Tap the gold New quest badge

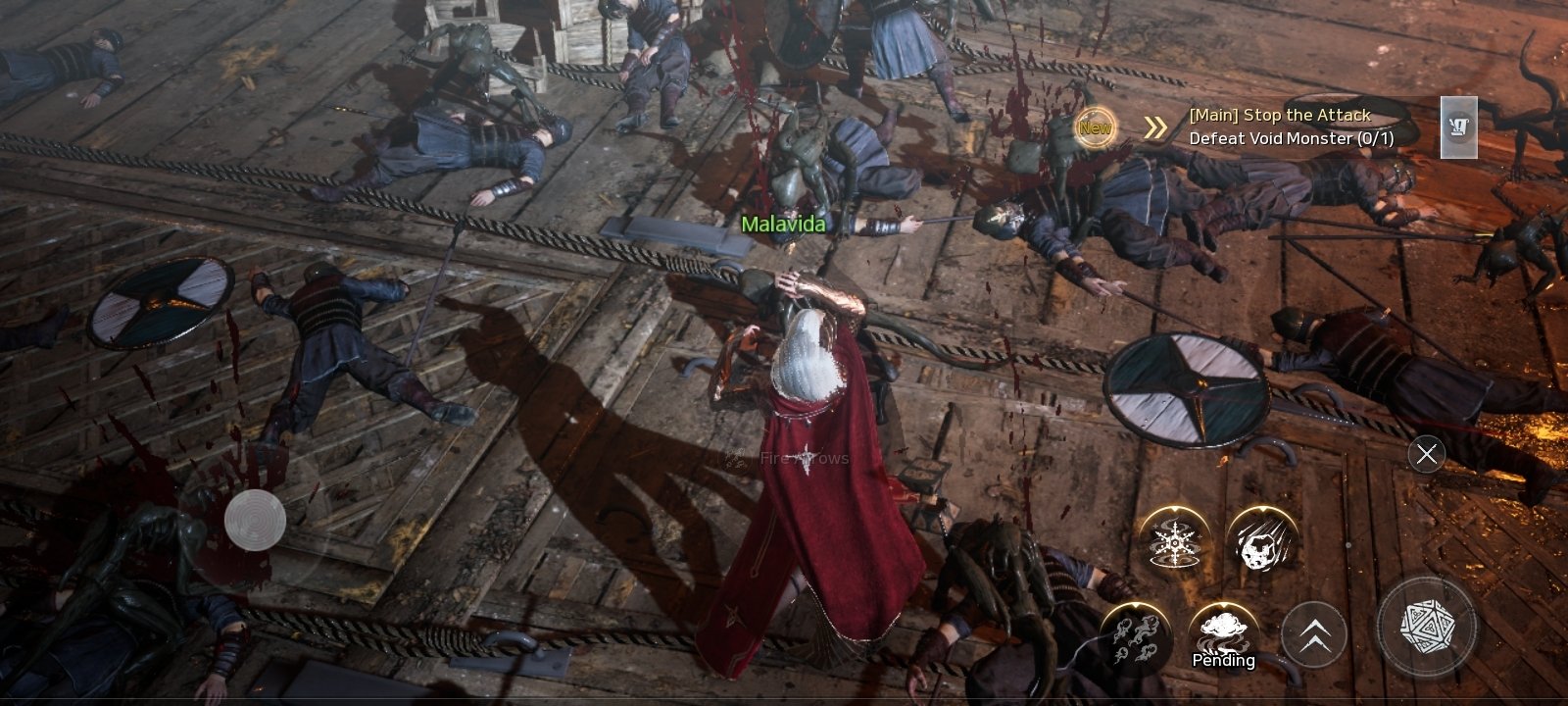(x=1095, y=127)
